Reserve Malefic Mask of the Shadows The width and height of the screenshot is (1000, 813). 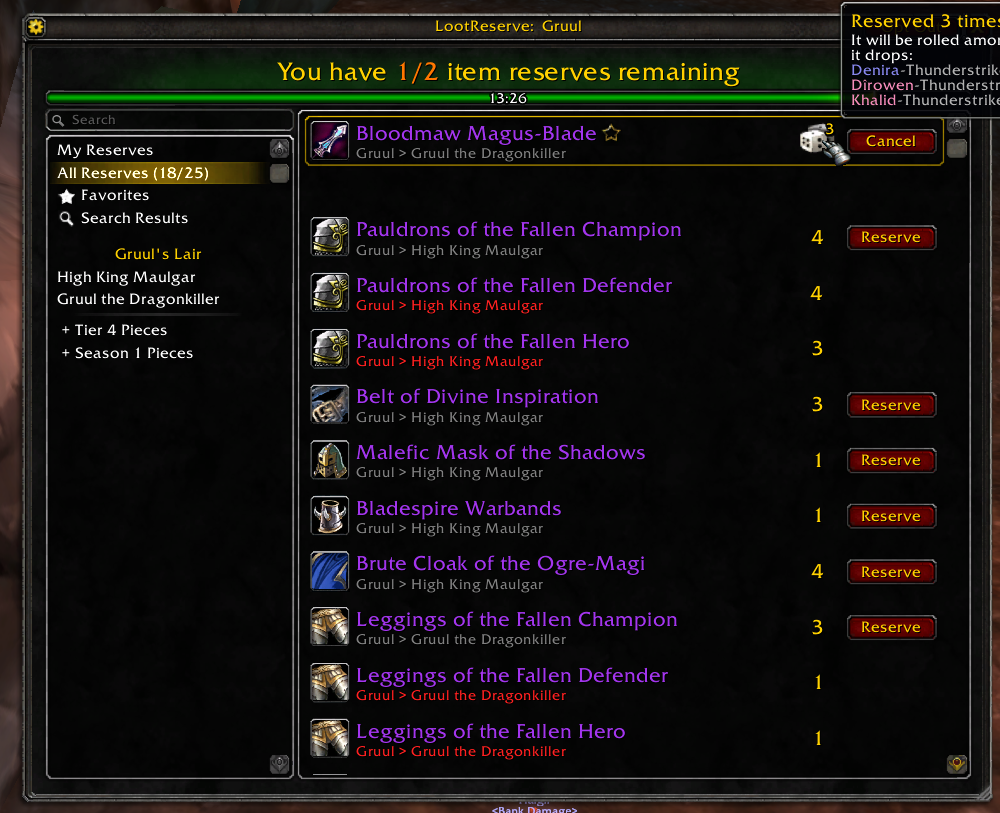(890, 460)
